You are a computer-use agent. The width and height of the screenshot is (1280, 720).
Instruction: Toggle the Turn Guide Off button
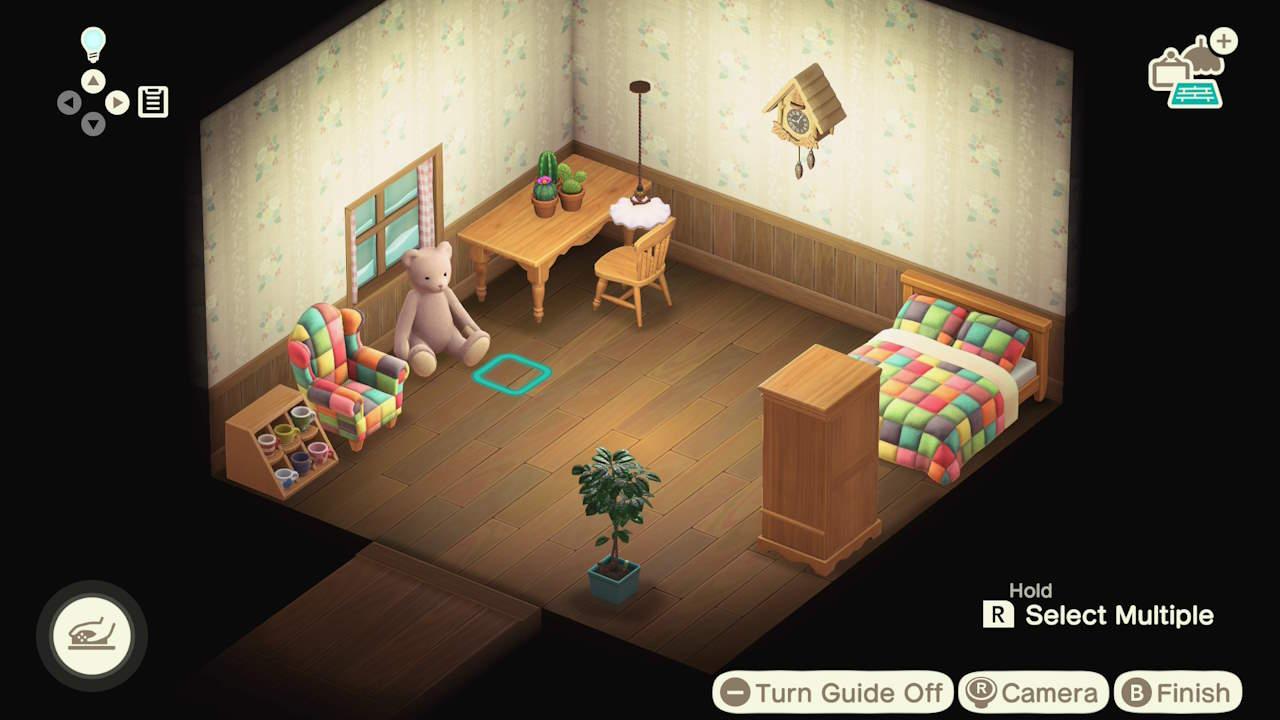pyautogui.click(x=832, y=692)
